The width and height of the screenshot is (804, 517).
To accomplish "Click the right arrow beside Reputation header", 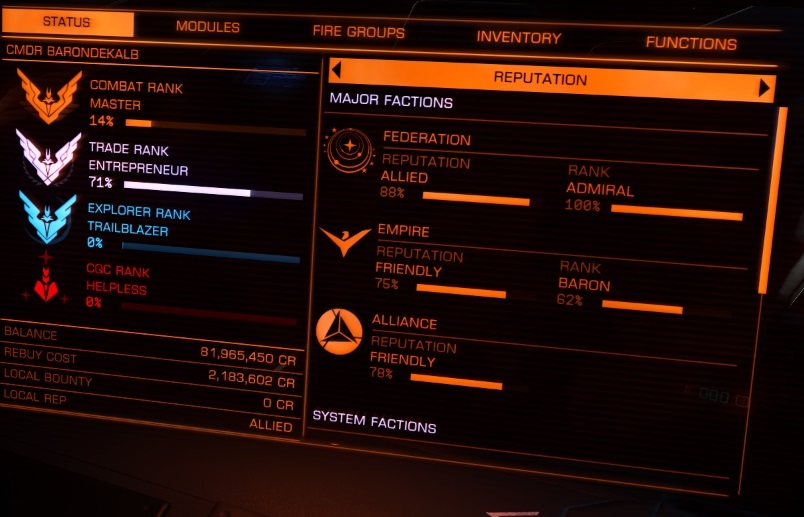I will (765, 88).
